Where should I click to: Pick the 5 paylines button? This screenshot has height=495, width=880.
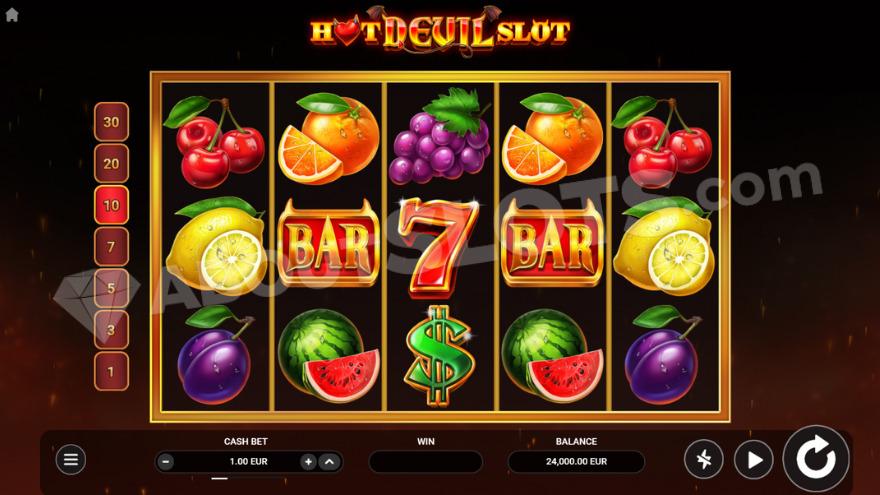[x=111, y=288]
